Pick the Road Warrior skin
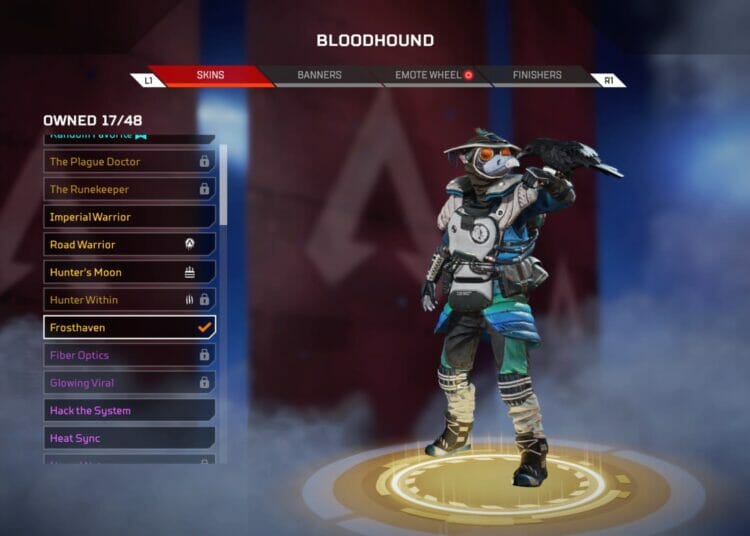 pyautogui.click(x=129, y=244)
